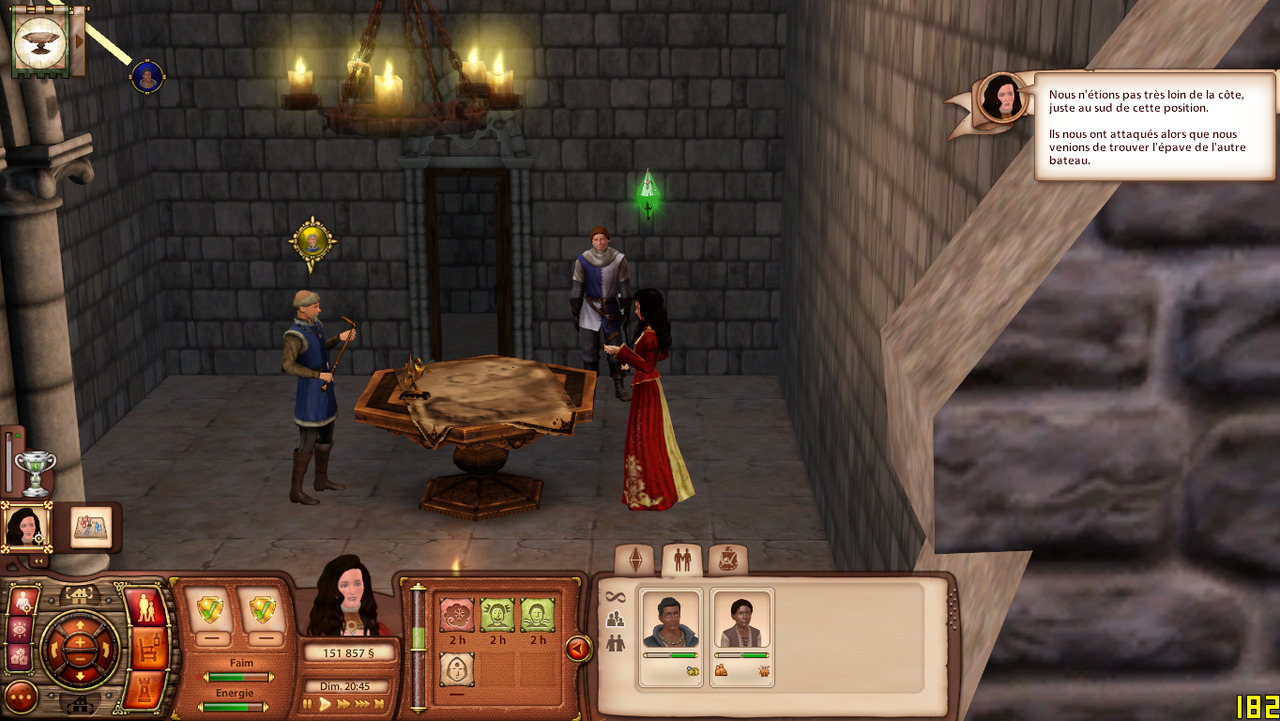The image size is (1280, 721).
Task: Select the blue quest target portrait marker
Action: click(147, 77)
